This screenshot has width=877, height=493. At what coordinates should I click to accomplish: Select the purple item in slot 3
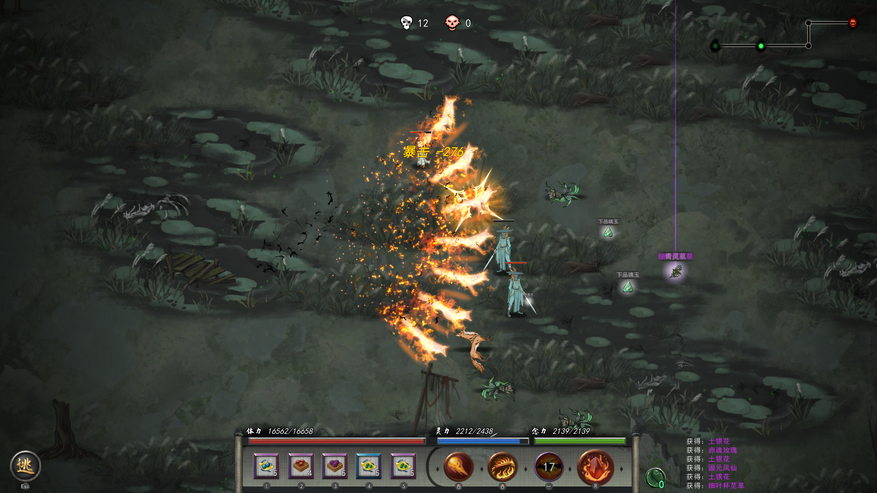pyautogui.click(x=335, y=465)
